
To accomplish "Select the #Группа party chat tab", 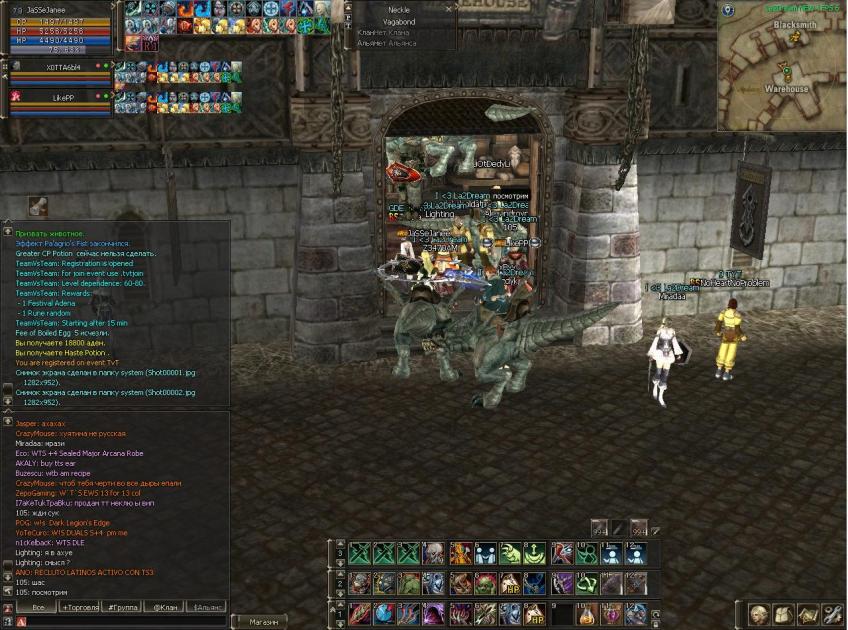I will coord(122,607).
